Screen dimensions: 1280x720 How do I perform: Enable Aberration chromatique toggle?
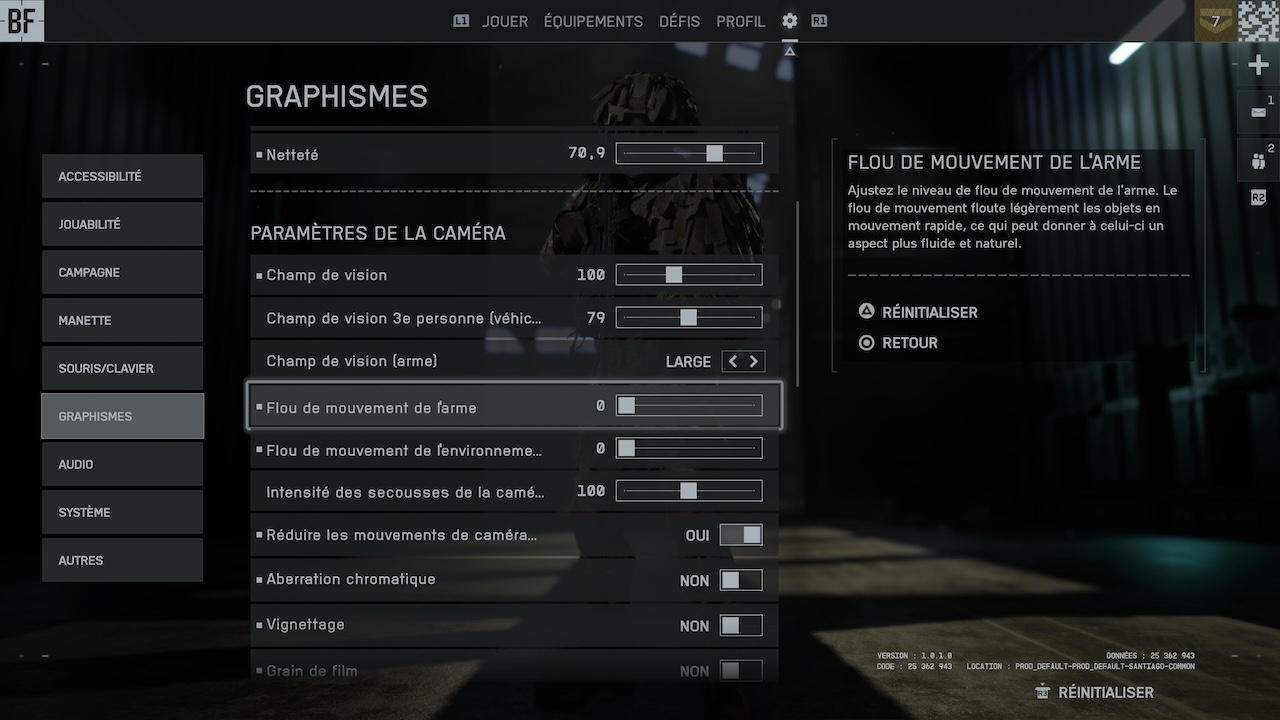tap(741, 580)
